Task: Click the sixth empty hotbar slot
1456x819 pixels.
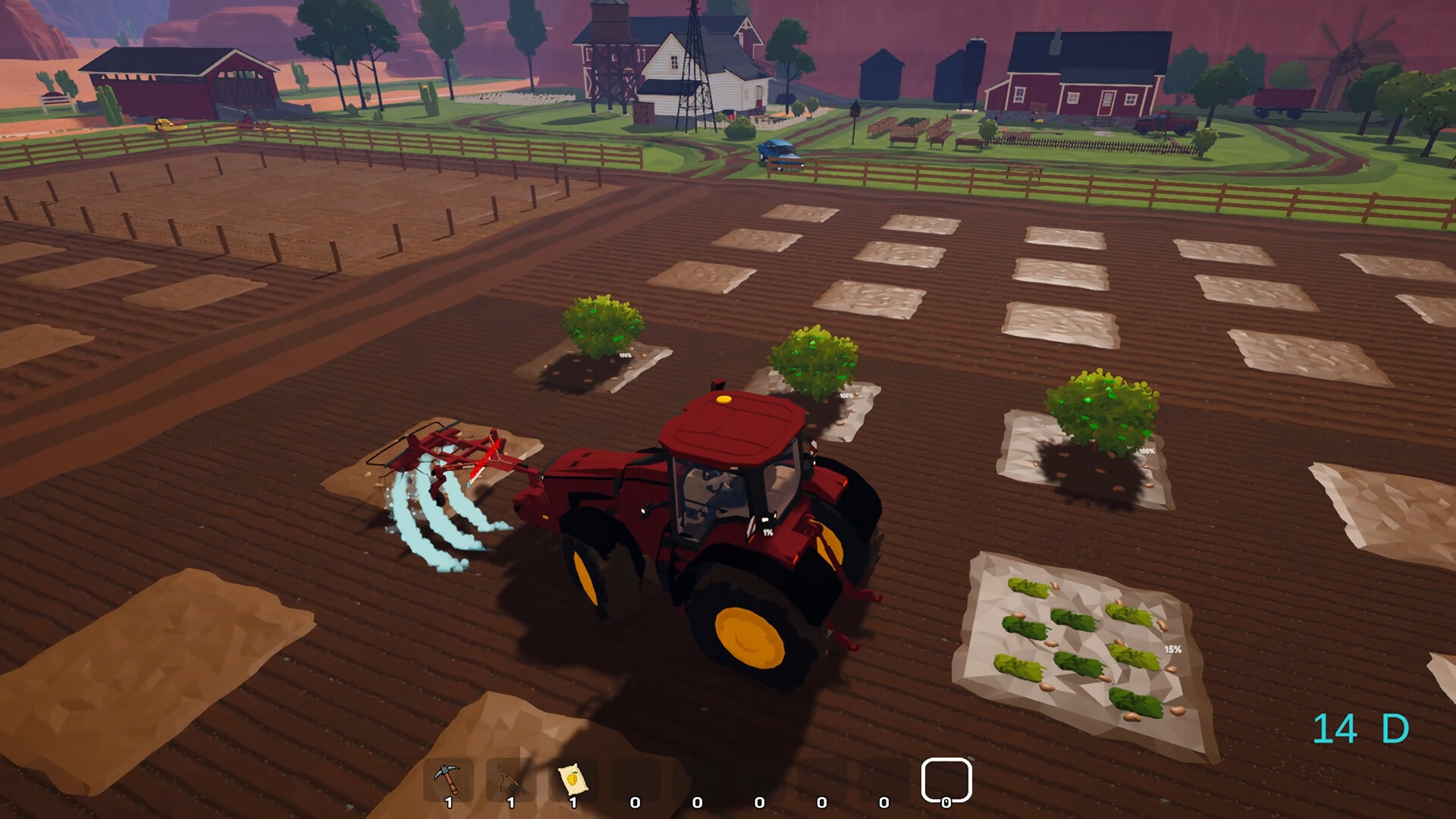Action: point(760,775)
